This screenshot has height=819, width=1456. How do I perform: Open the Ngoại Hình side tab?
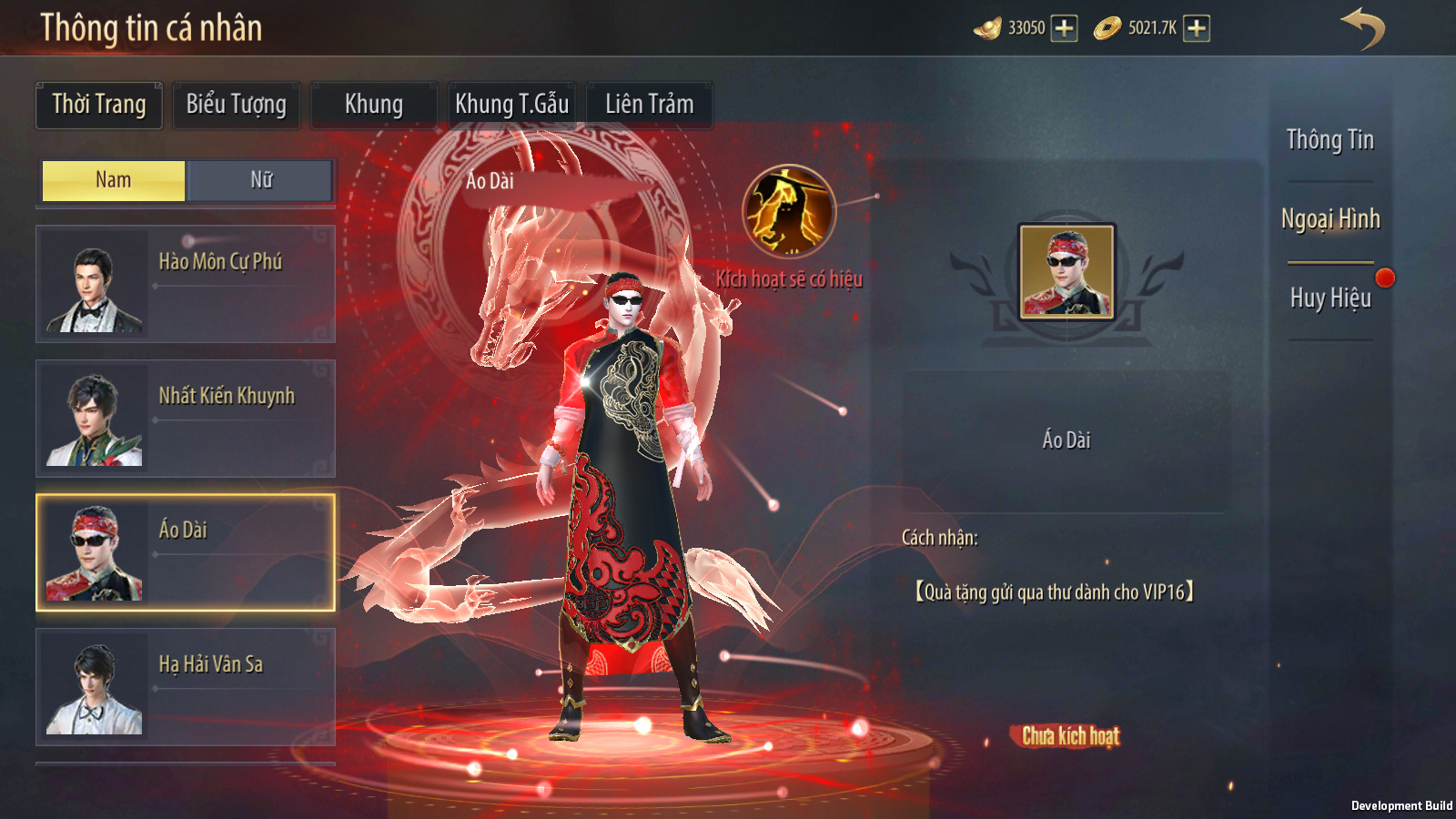click(x=1330, y=219)
